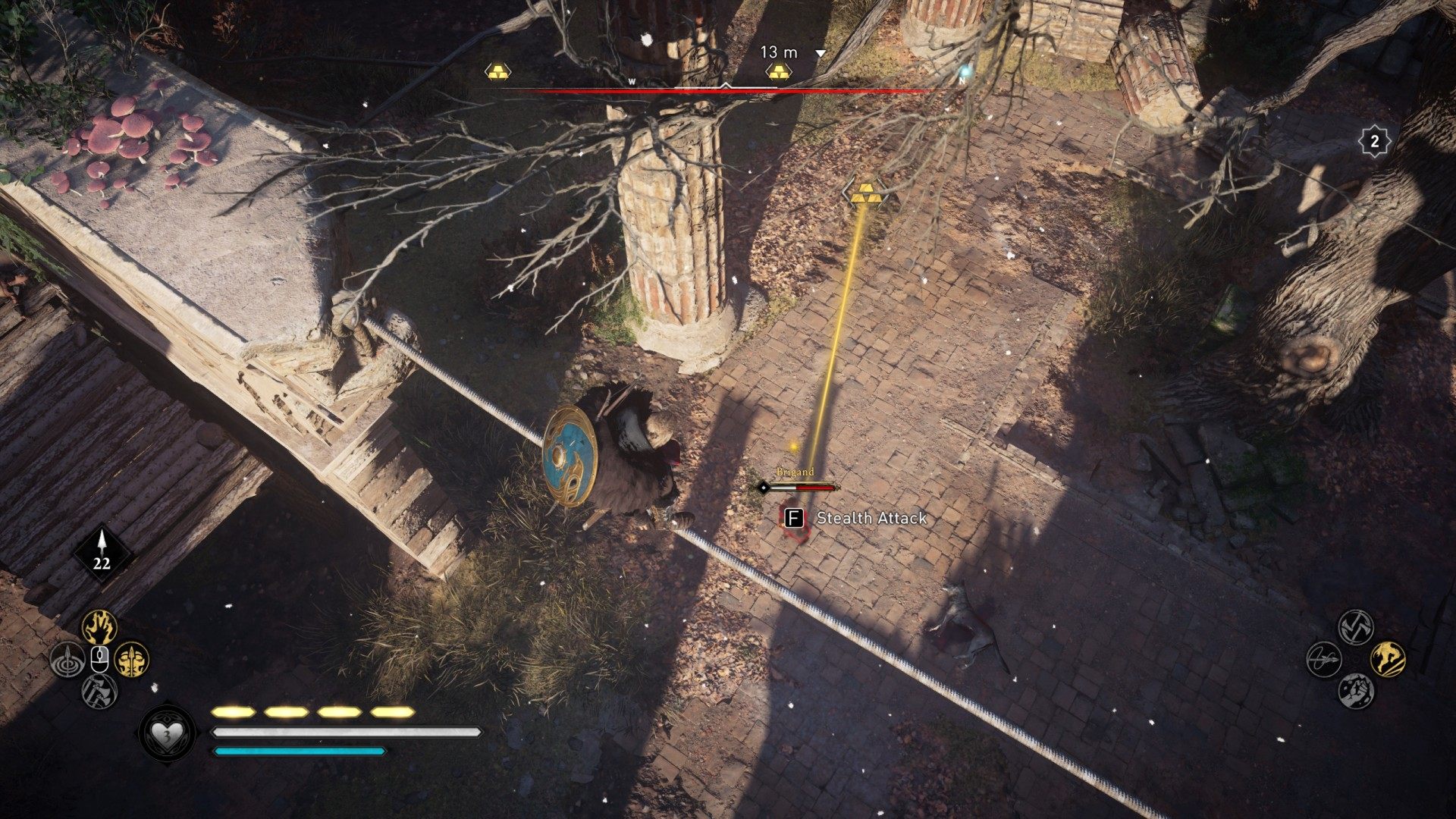Image resolution: width=1456 pixels, height=819 pixels.
Task: Activate the clenched fist melee ability
Action: (x=1356, y=690)
